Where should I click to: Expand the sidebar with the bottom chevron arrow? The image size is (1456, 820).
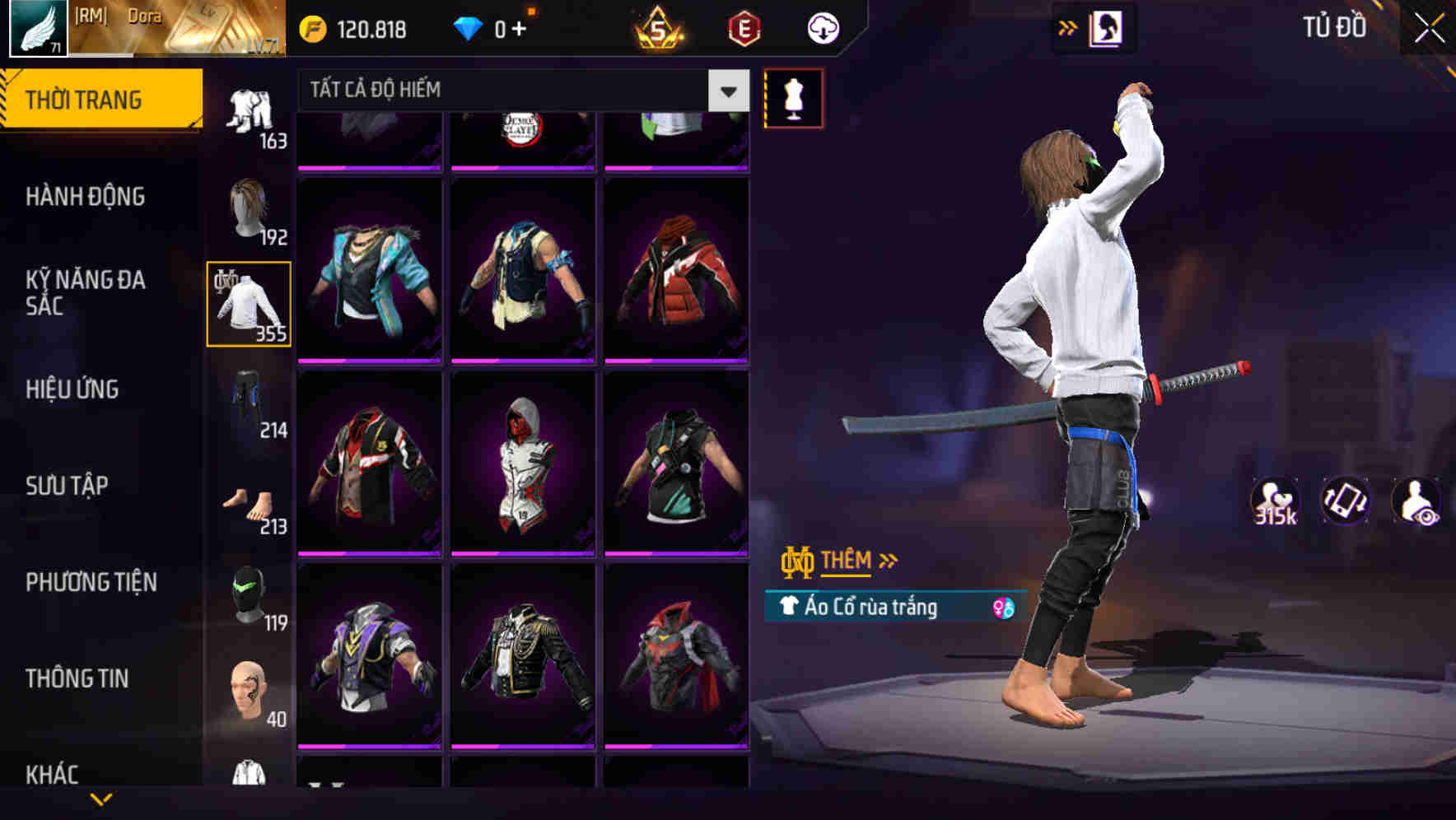pyautogui.click(x=101, y=797)
